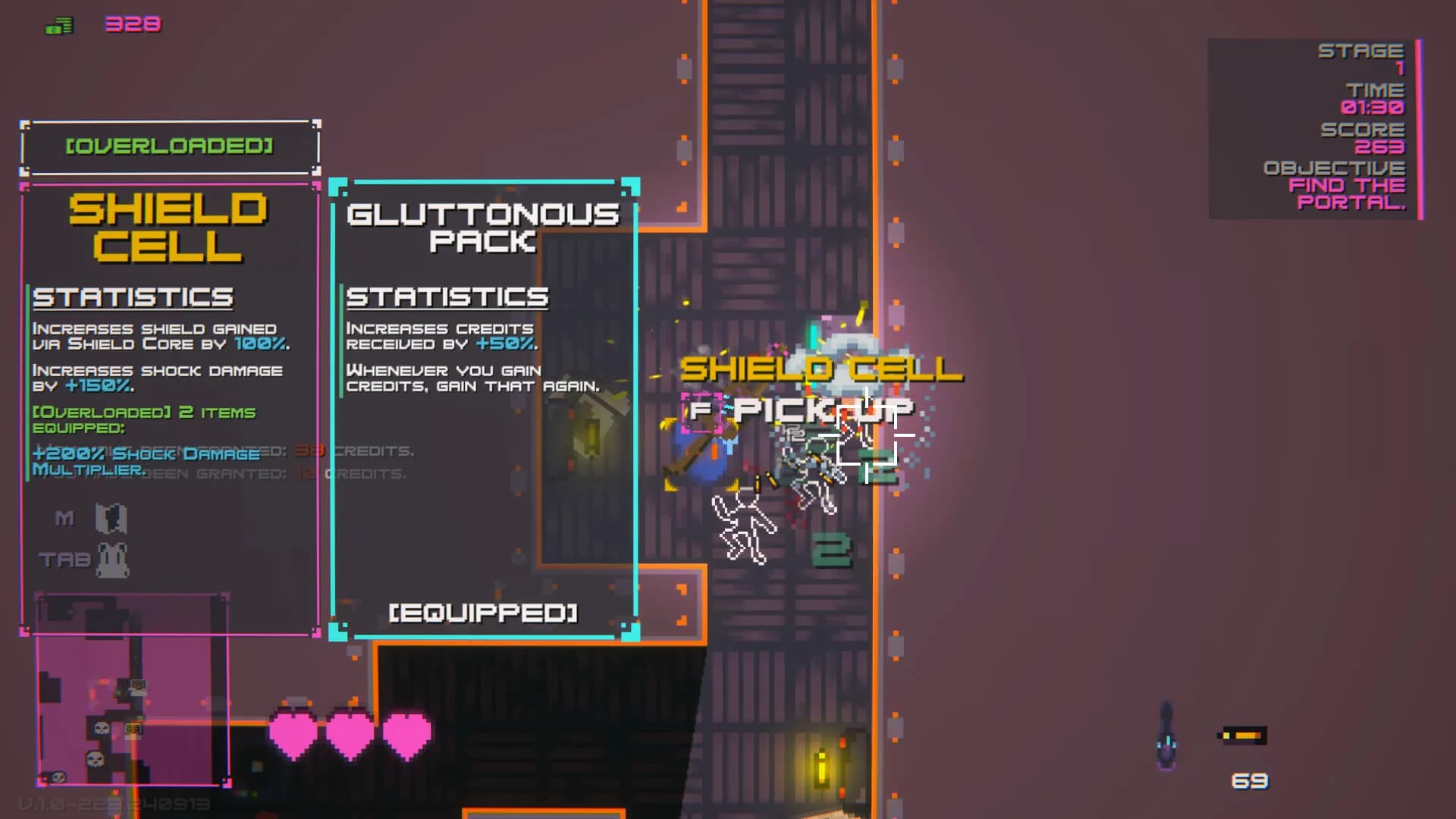Viewport: 1456px width, 819px height.
Task: Expand the Shield Cell STATISTICS section
Action: click(133, 297)
